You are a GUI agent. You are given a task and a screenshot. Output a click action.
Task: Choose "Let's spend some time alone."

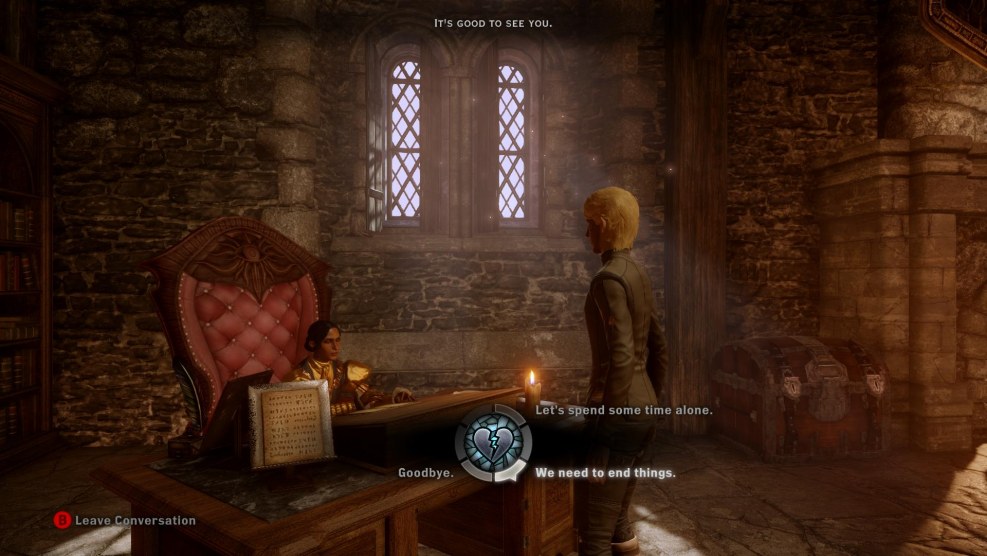(x=624, y=410)
